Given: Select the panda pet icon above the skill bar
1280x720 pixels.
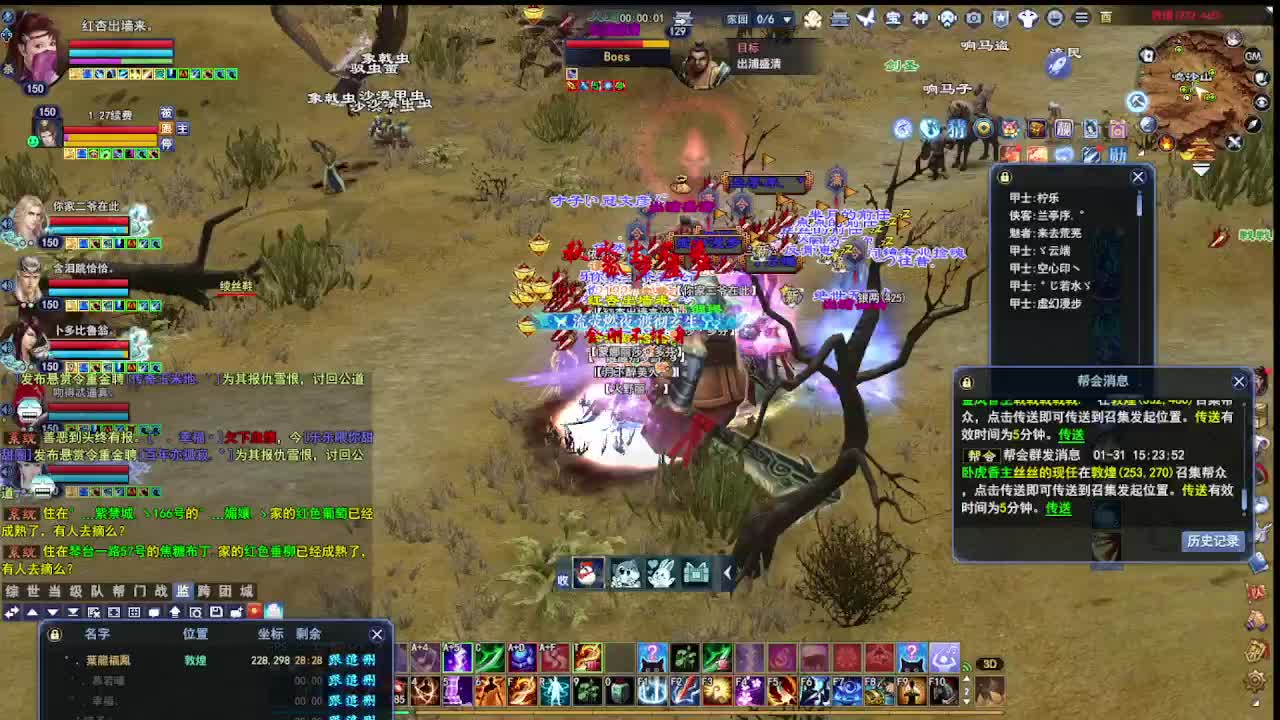Looking at the screenshot, I should click(624, 572).
